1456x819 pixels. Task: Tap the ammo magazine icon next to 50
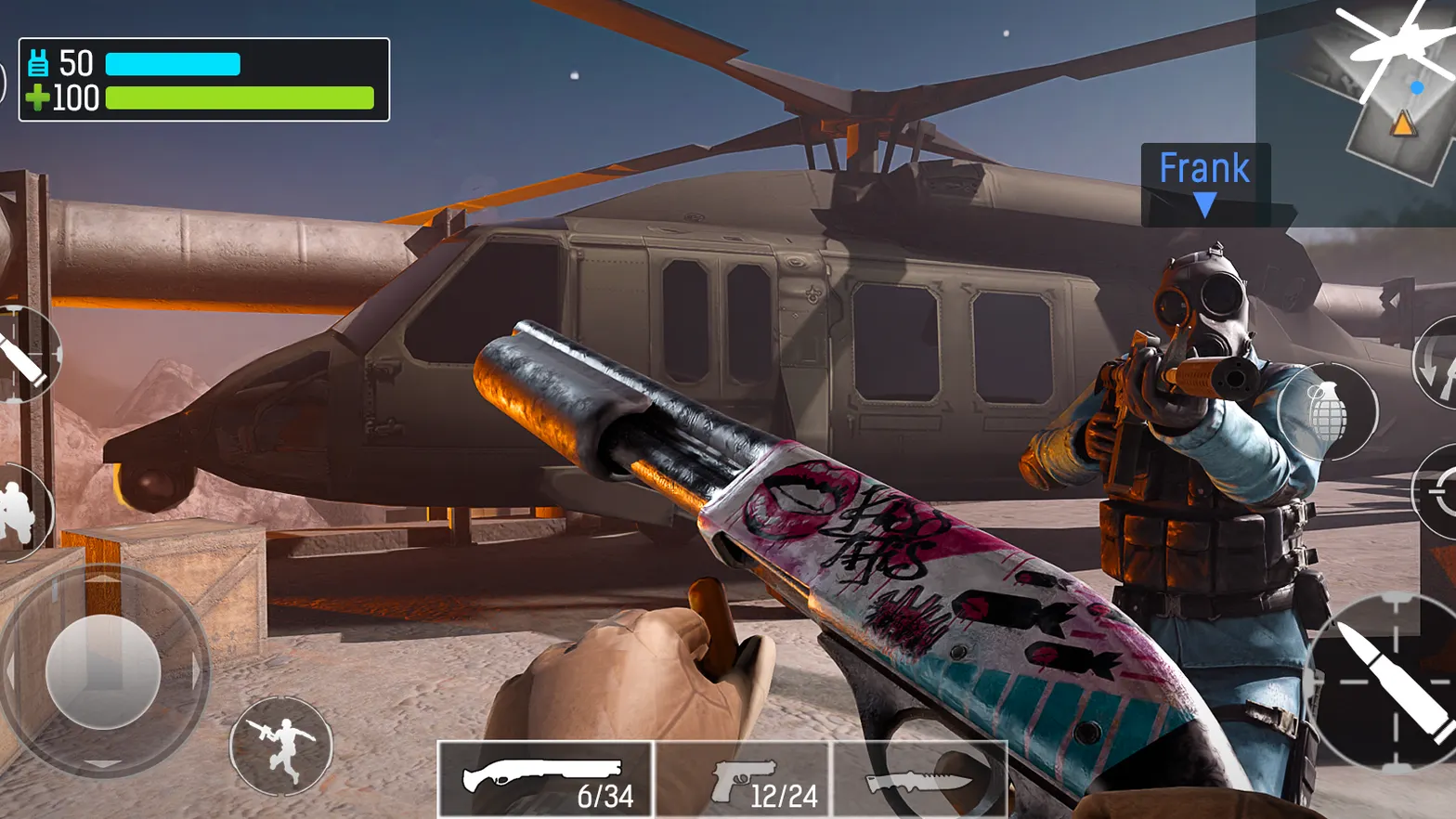tap(37, 63)
